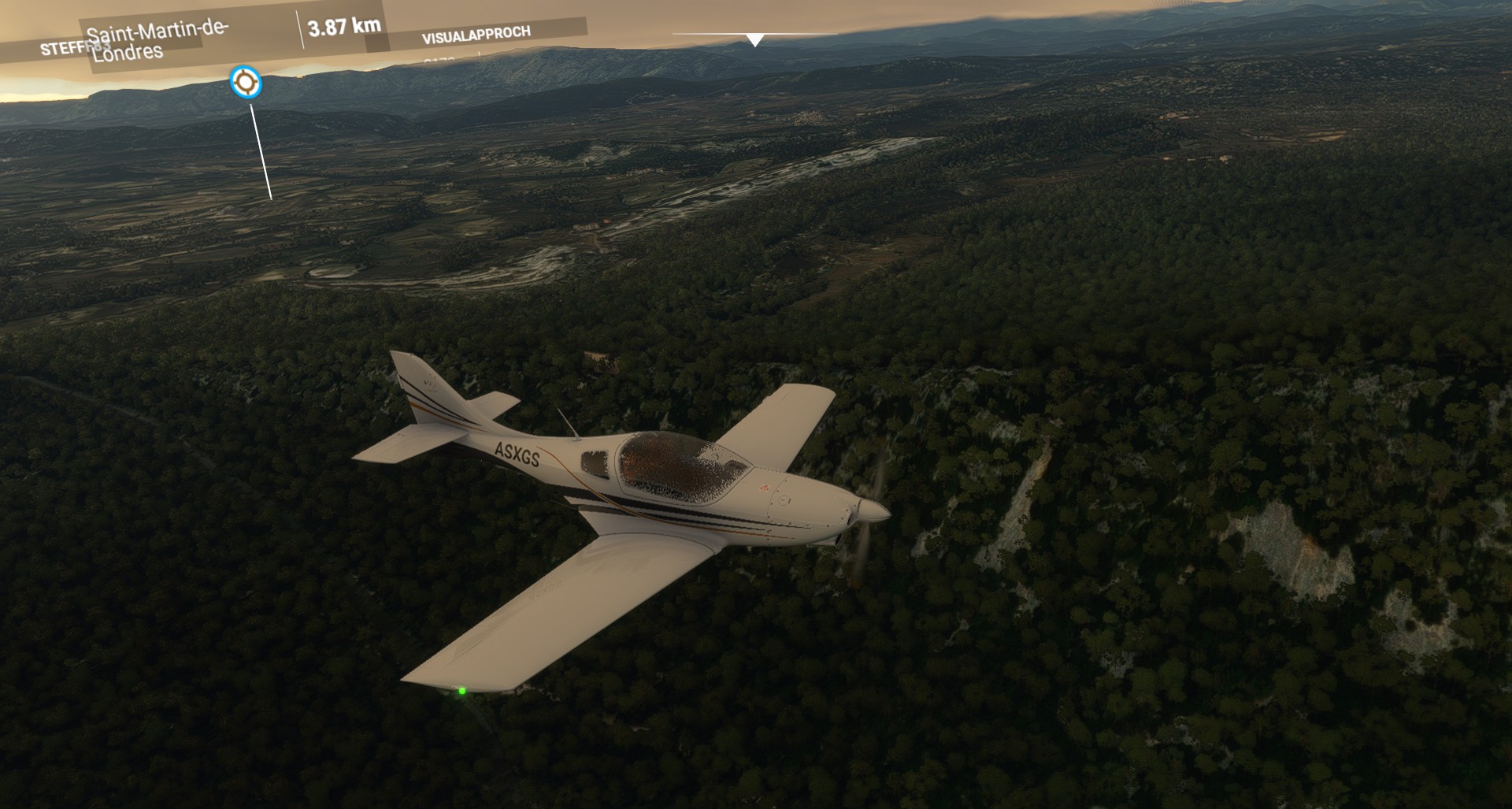Viewport: 1512px width, 809px height.
Task: Select the VISUALAPPROCH player nameplate
Action: pyautogui.click(x=476, y=35)
